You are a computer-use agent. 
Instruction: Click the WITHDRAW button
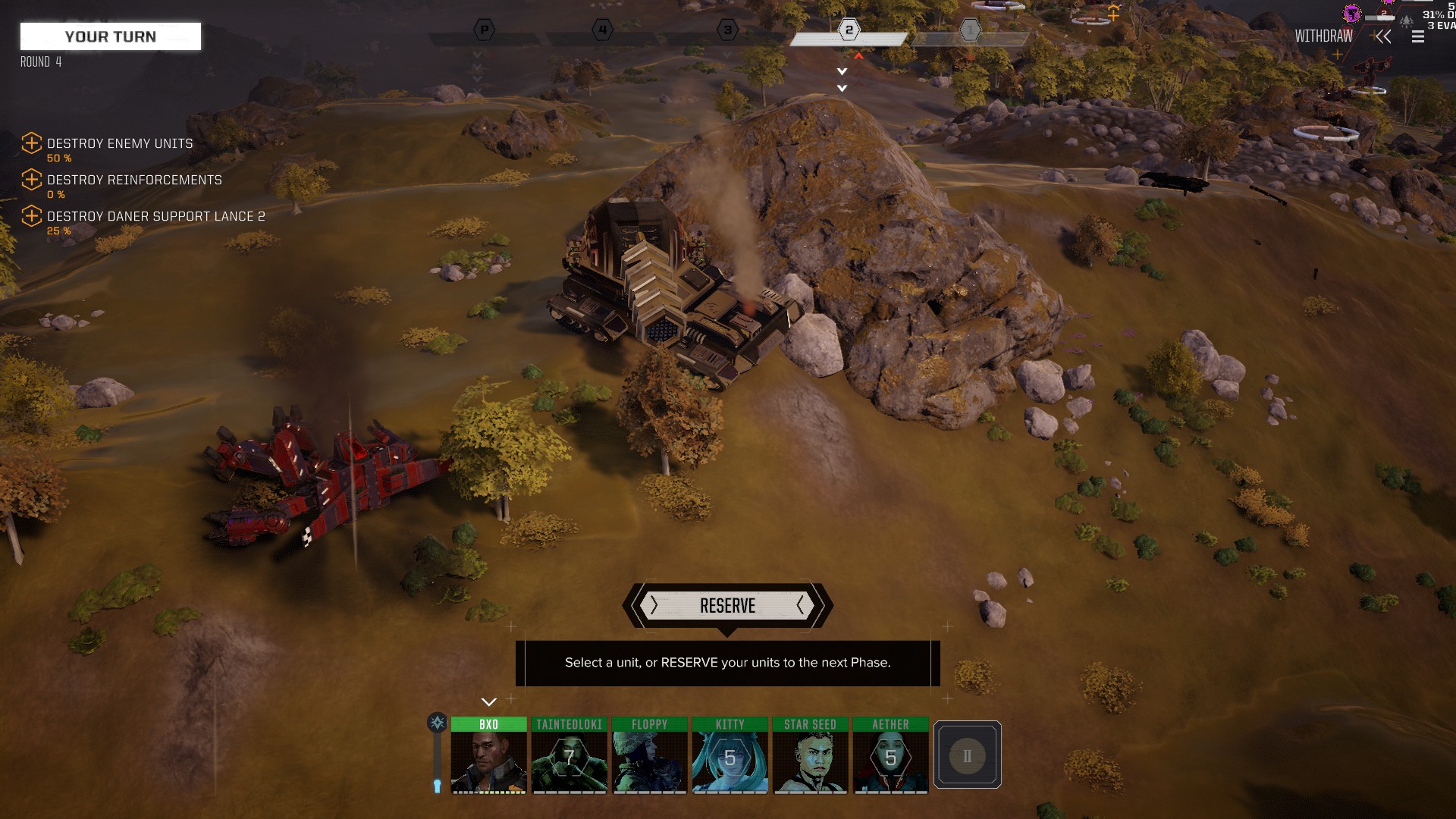[1323, 36]
